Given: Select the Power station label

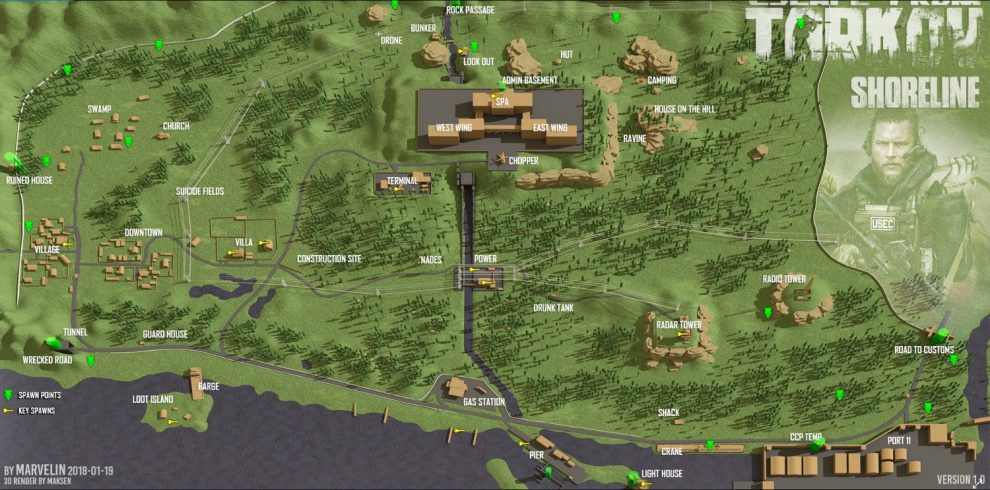Looking at the screenshot, I should 485,258.
